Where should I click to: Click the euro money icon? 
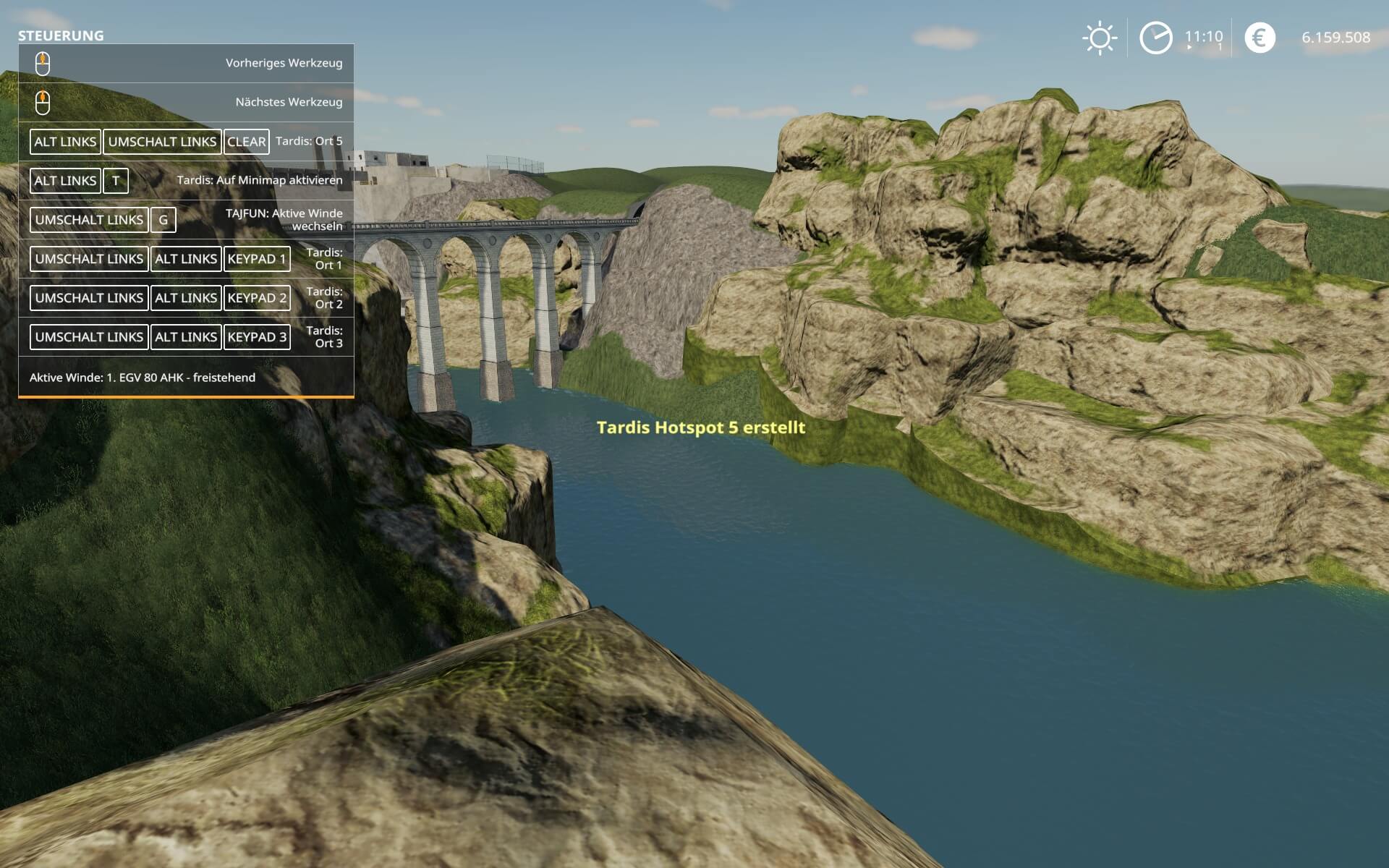(x=1260, y=38)
